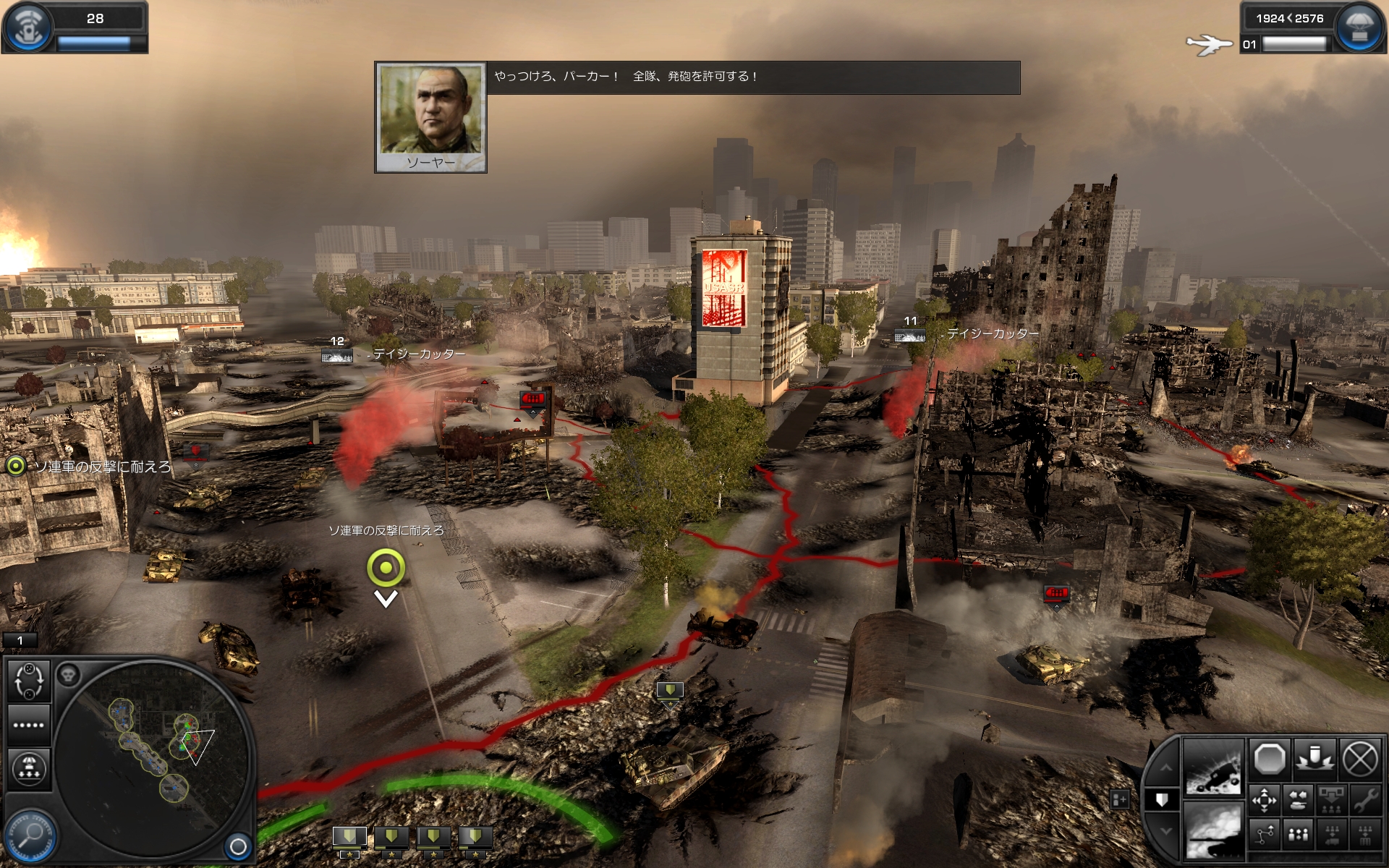Screen dimensions: 1389x868
Task: Select the デイジーカッター tactical aid marker numbered 12
Action: pos(337,355)
